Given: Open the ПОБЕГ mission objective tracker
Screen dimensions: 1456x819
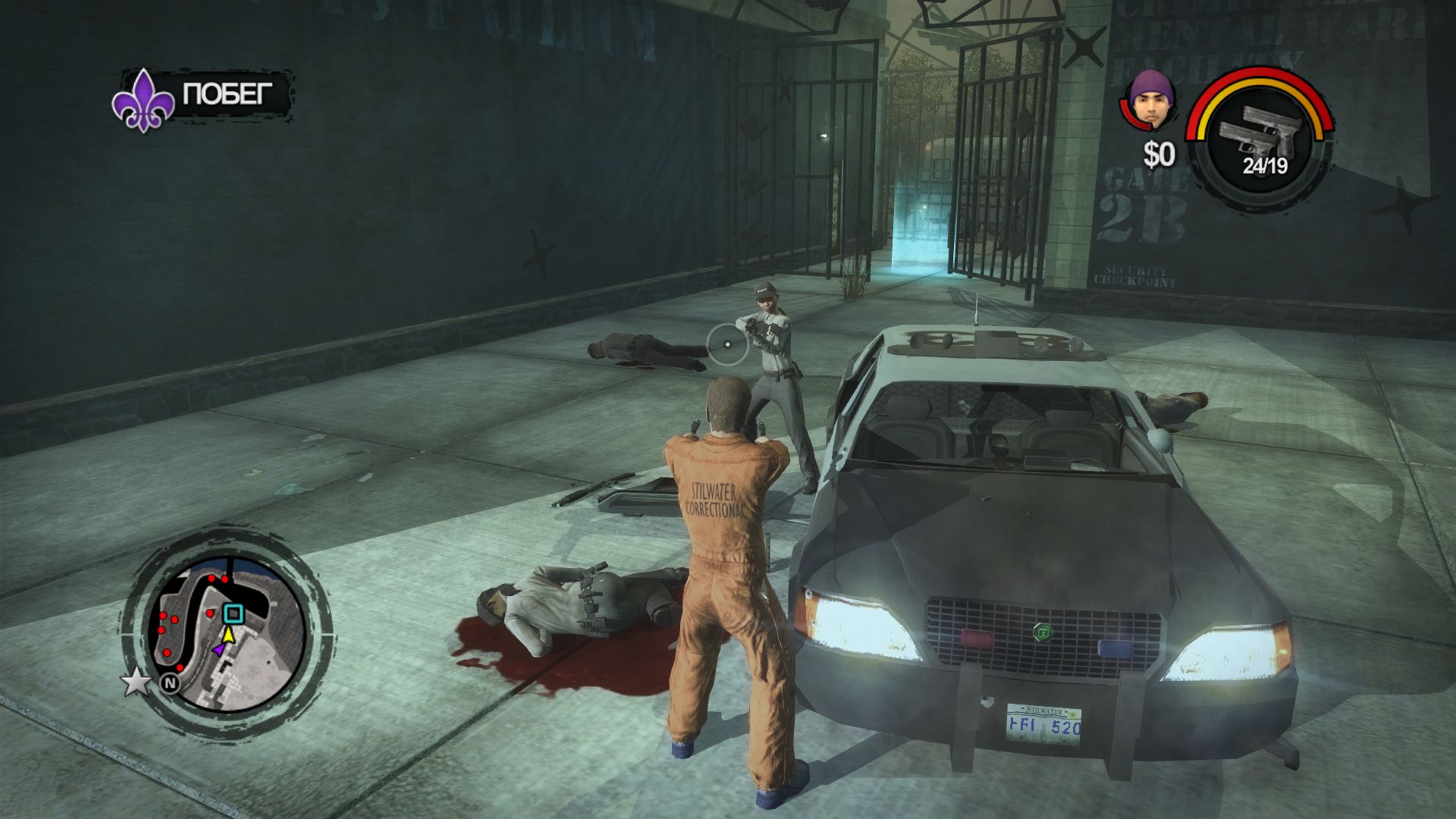Looking at the screenshot, I should pos(205,96).
